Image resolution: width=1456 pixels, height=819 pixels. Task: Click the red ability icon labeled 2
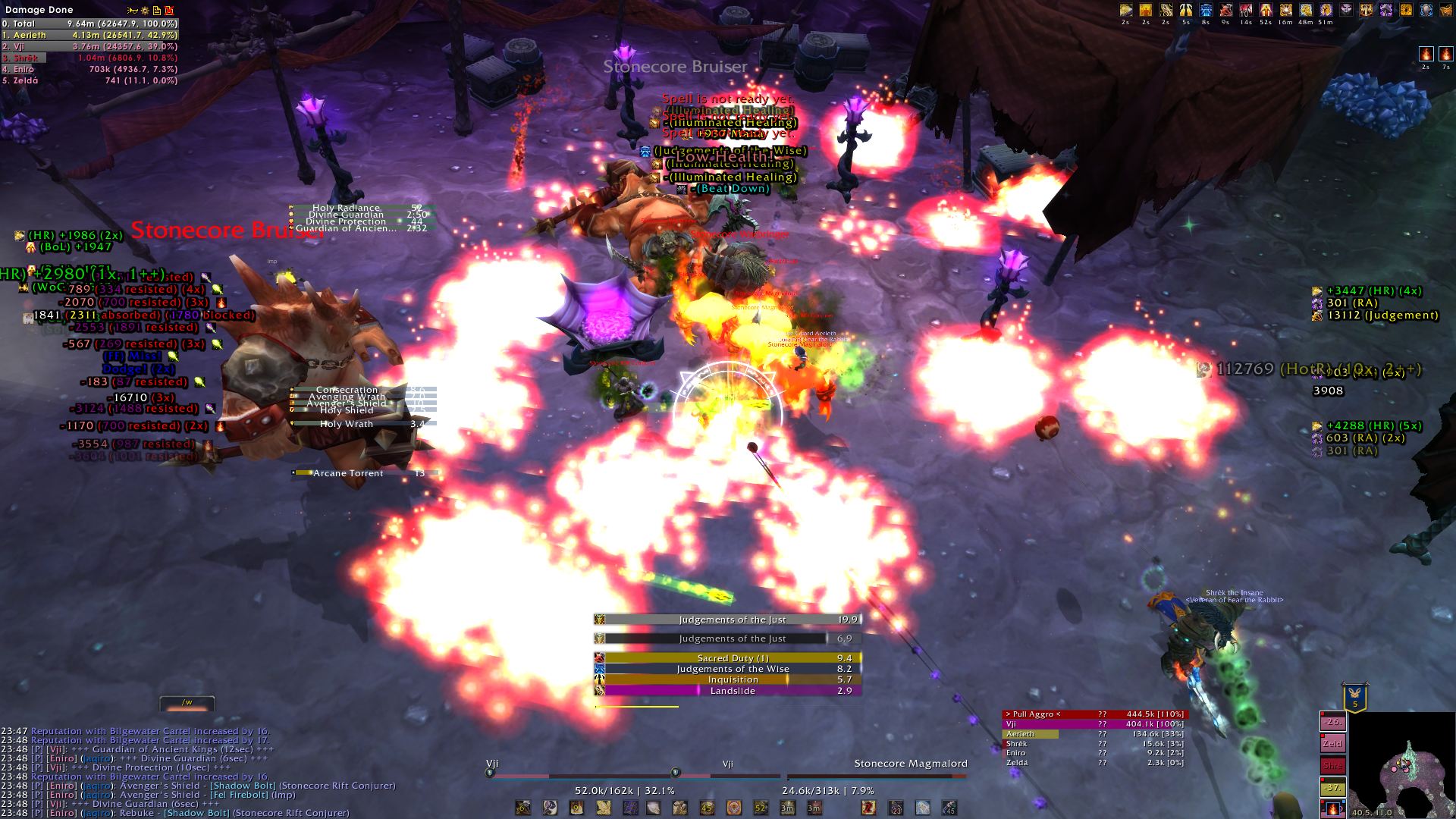click(868, 808)
